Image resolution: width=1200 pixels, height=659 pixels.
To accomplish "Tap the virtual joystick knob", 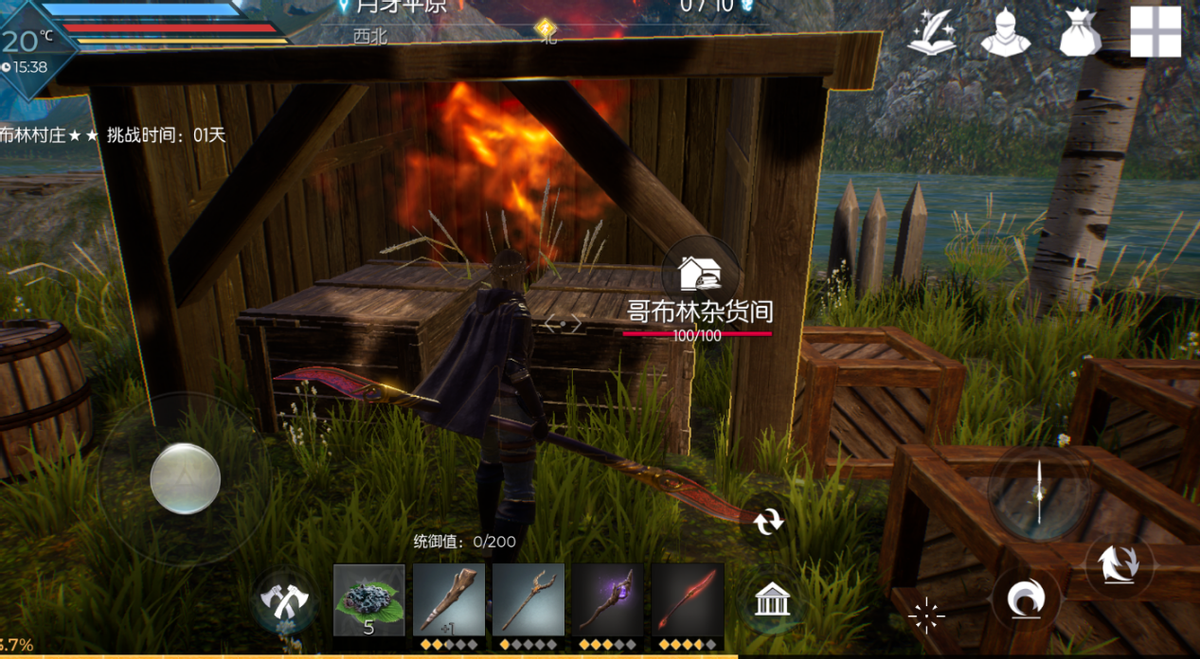I will click(x=185, y=478).
